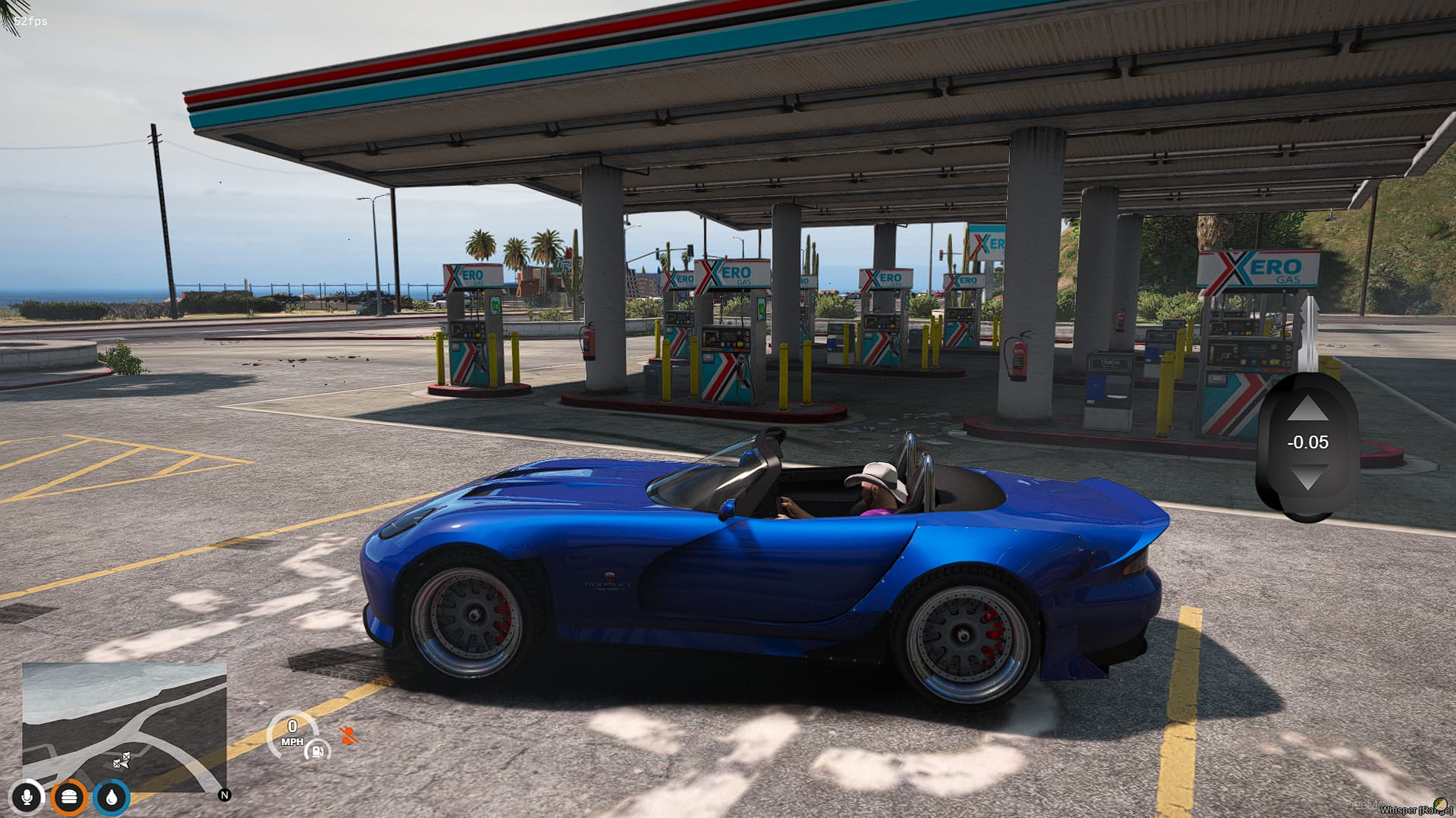Click the north compass marker on minimap
The width and height of the screenshot is (1456, 818).
225,795
